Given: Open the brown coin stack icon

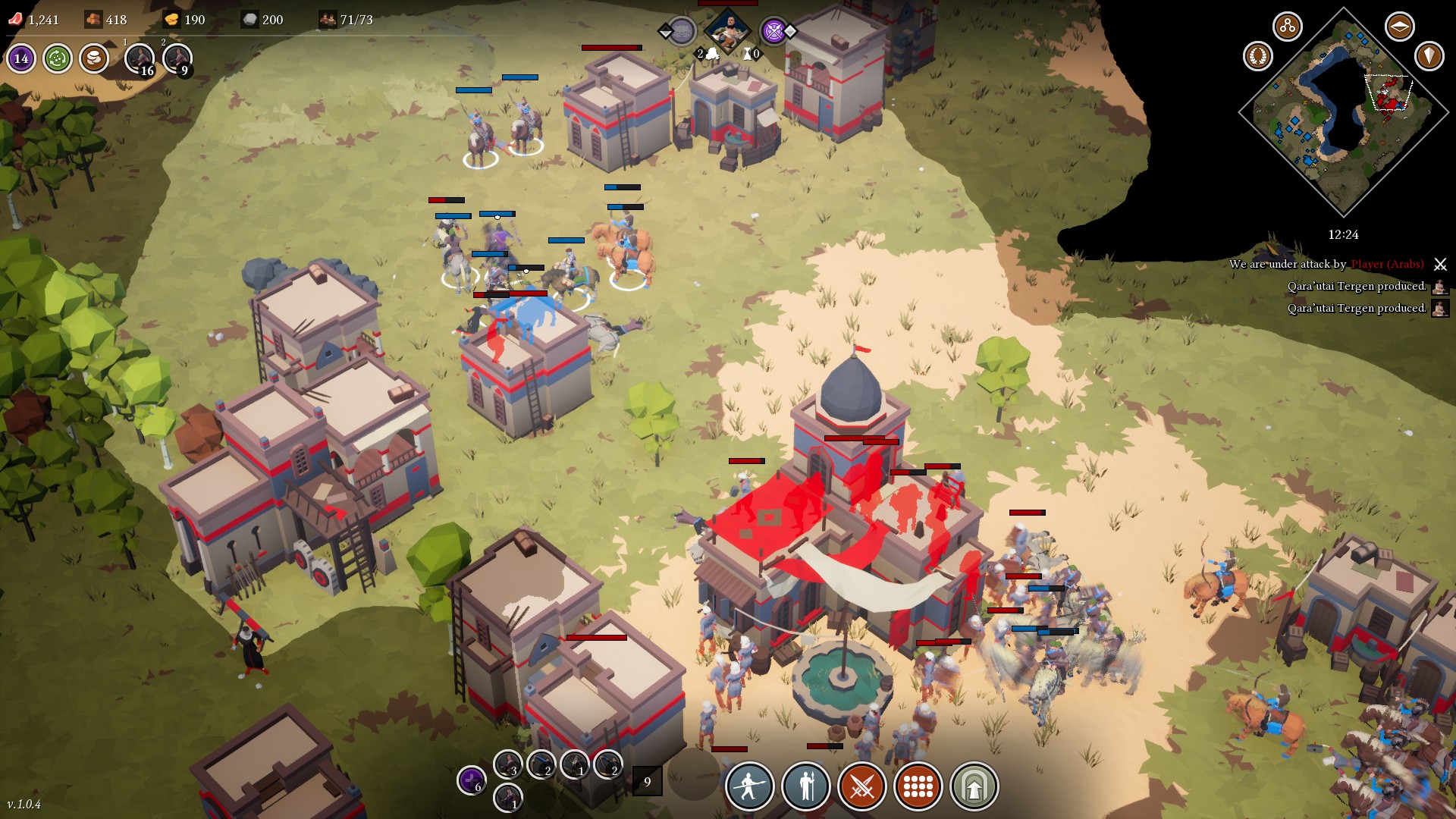Looking at the screenshot, I should click(x=94, y=58).
